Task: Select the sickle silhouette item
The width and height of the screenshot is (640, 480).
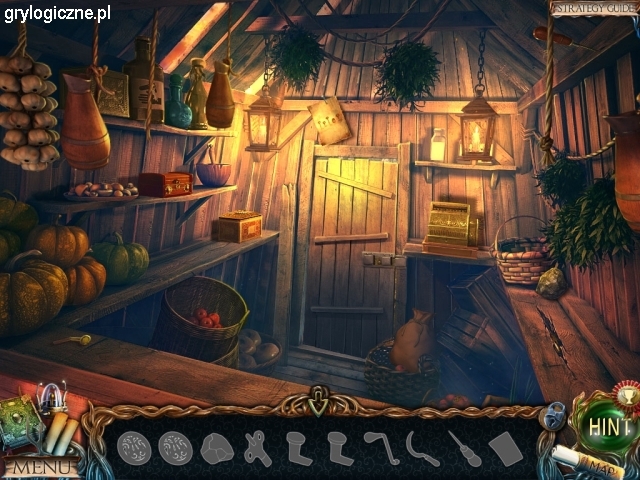Action: tap(422, 447)
